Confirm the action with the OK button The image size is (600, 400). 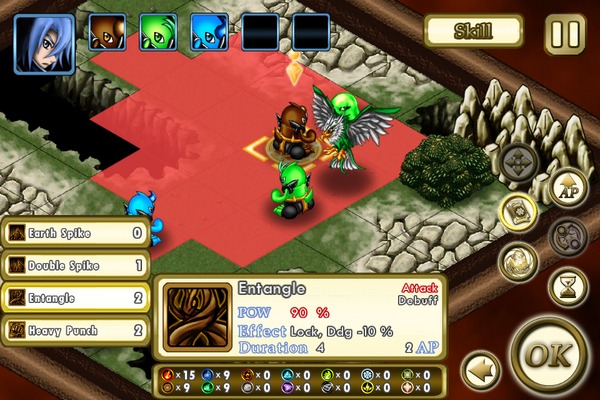(x=547, y=356)
